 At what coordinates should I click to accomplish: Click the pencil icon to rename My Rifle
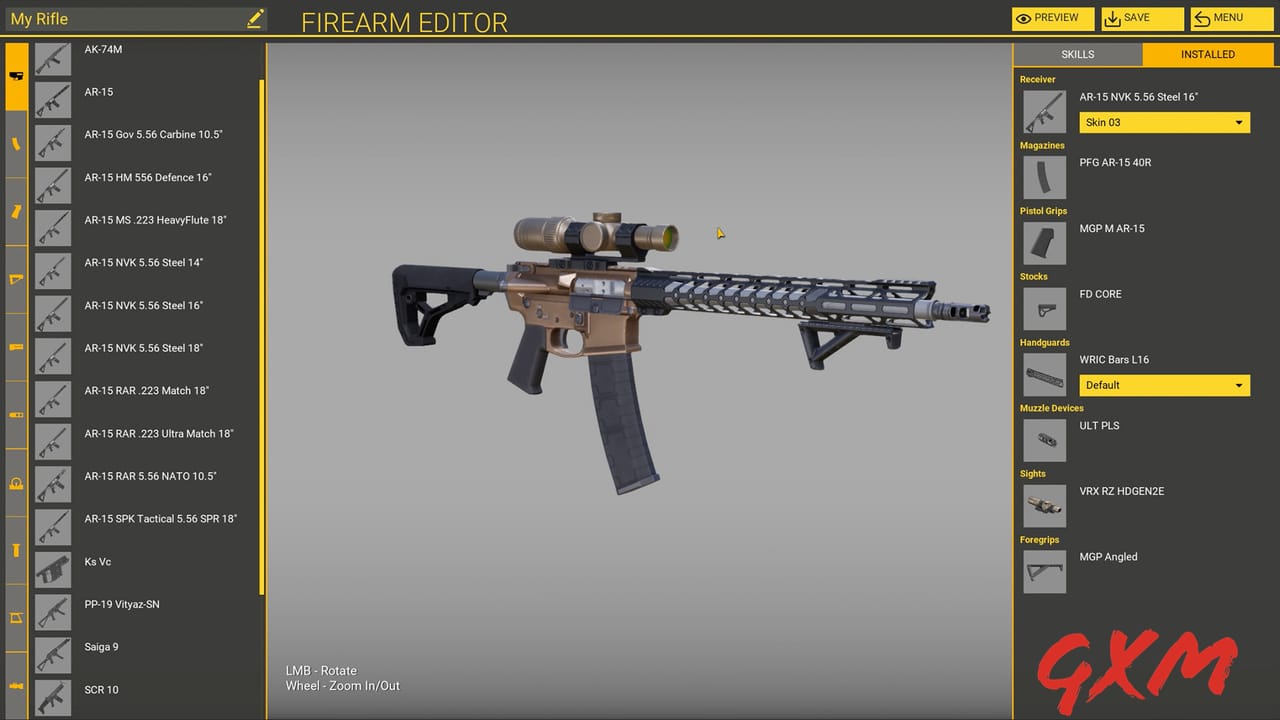click(x=255, y=18)
